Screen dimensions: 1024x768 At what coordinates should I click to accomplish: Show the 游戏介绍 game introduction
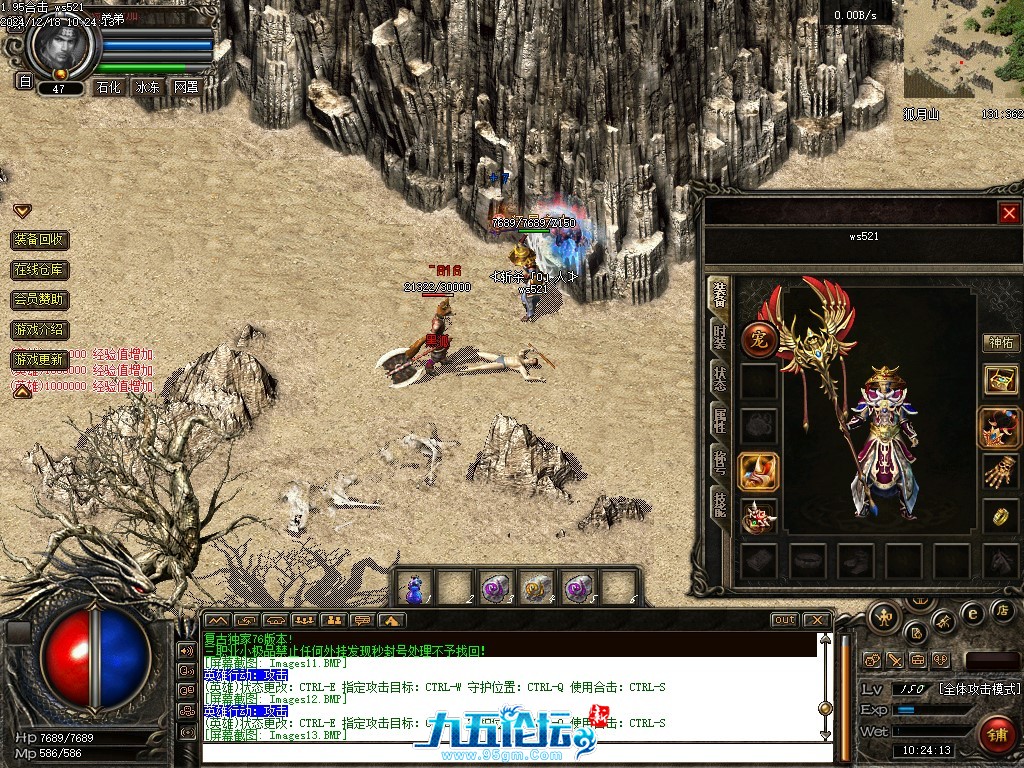[x=40, y=329]
